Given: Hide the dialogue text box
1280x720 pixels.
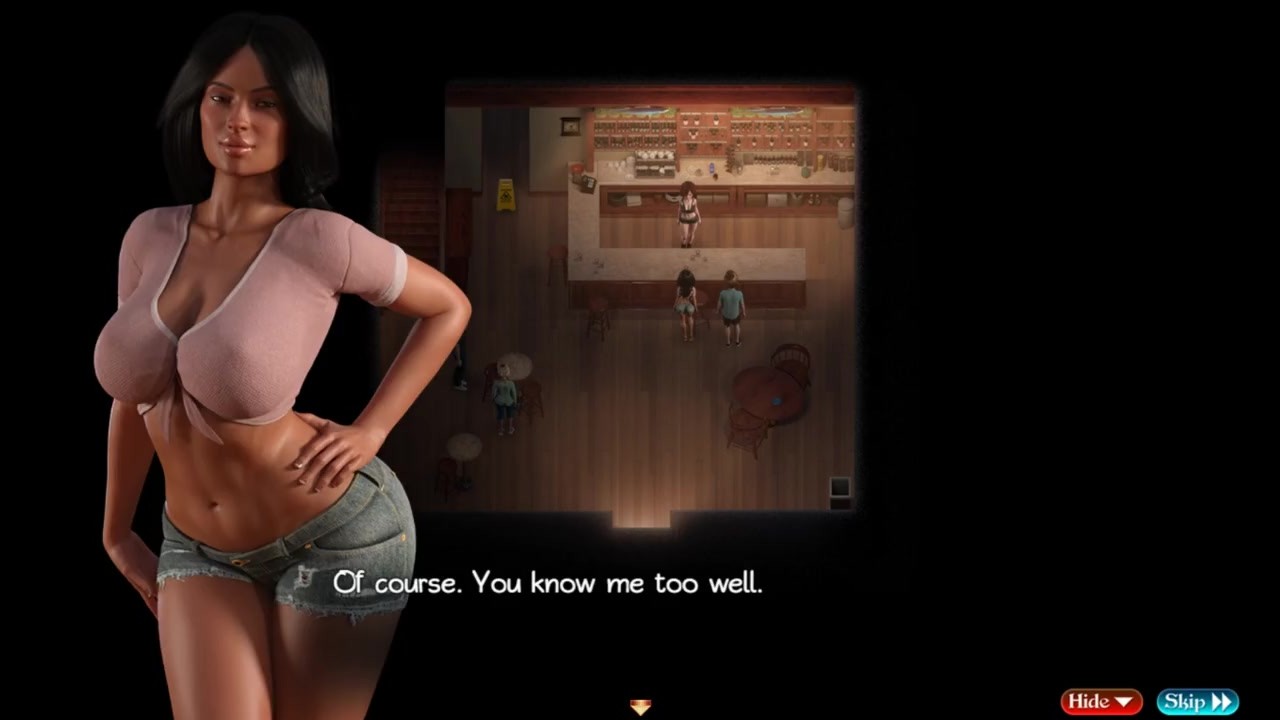Looking at the screenshot, I should [1101, 702].
